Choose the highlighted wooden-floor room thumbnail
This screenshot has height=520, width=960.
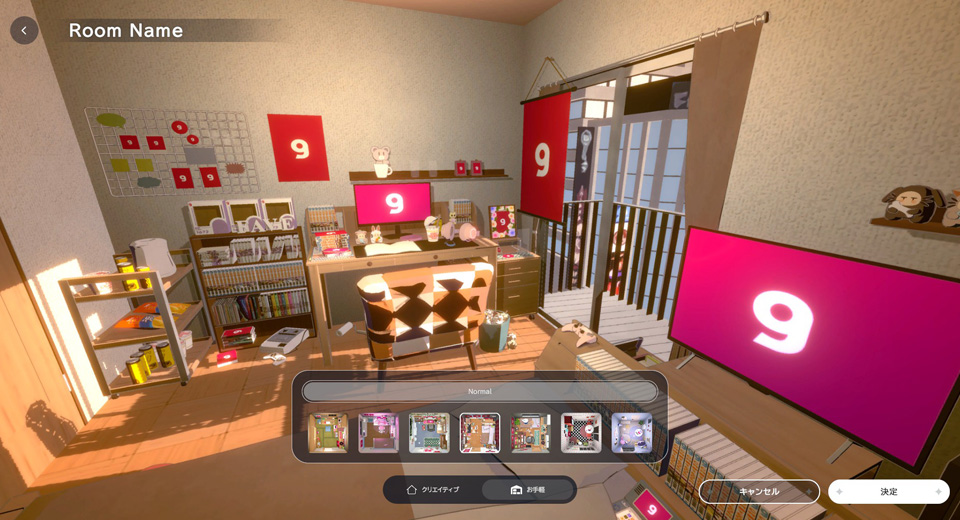[480, 433]
